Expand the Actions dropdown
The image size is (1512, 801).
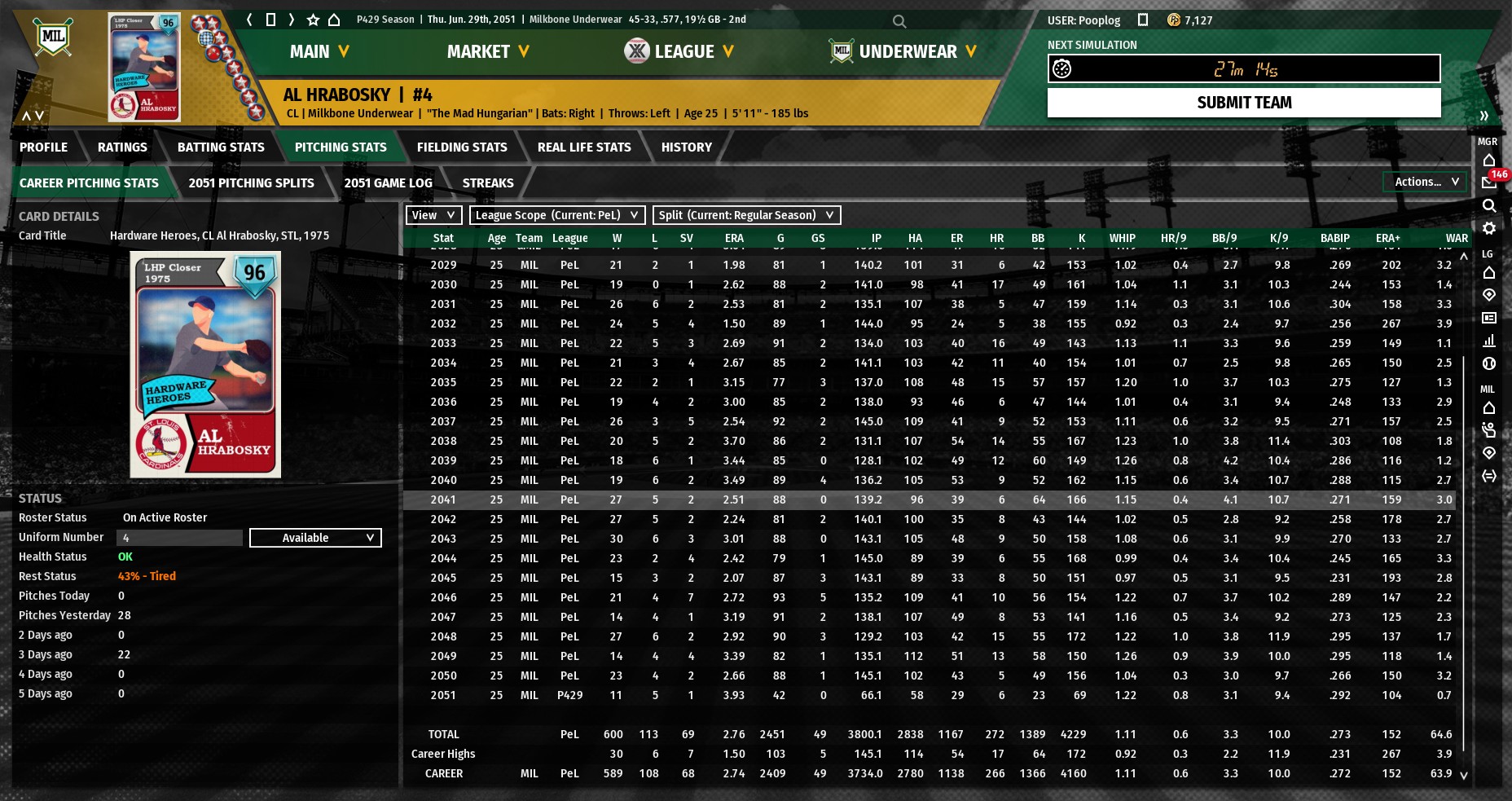point(1426,182)
